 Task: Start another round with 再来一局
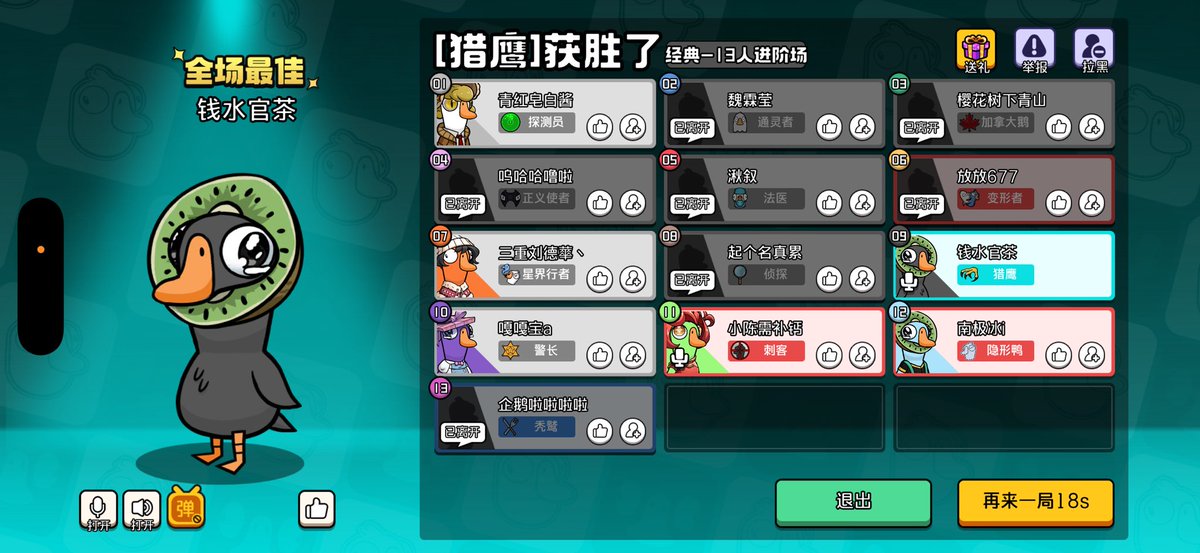pyautogui.click(x=1035, y=502)
